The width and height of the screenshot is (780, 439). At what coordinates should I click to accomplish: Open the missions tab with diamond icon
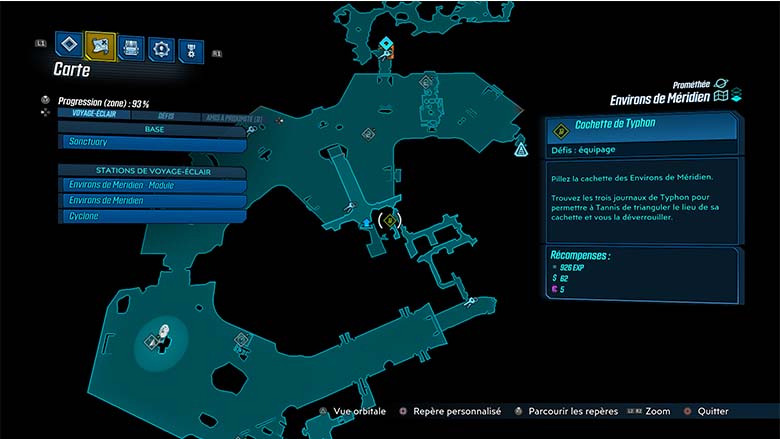point(68,44)
